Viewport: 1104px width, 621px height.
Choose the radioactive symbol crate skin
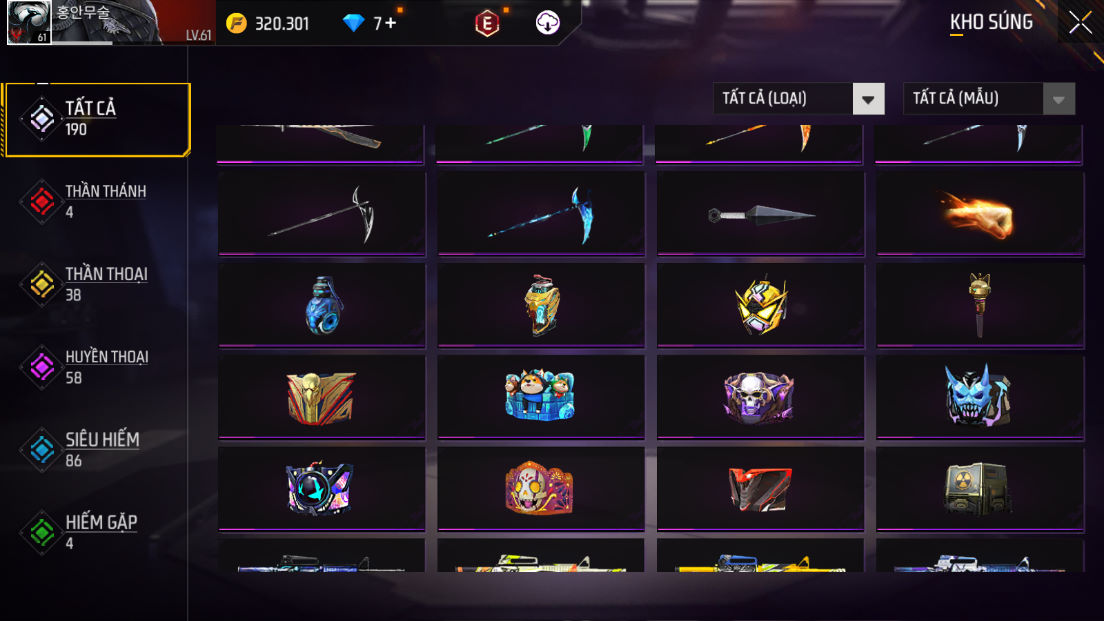pos(979,488)
